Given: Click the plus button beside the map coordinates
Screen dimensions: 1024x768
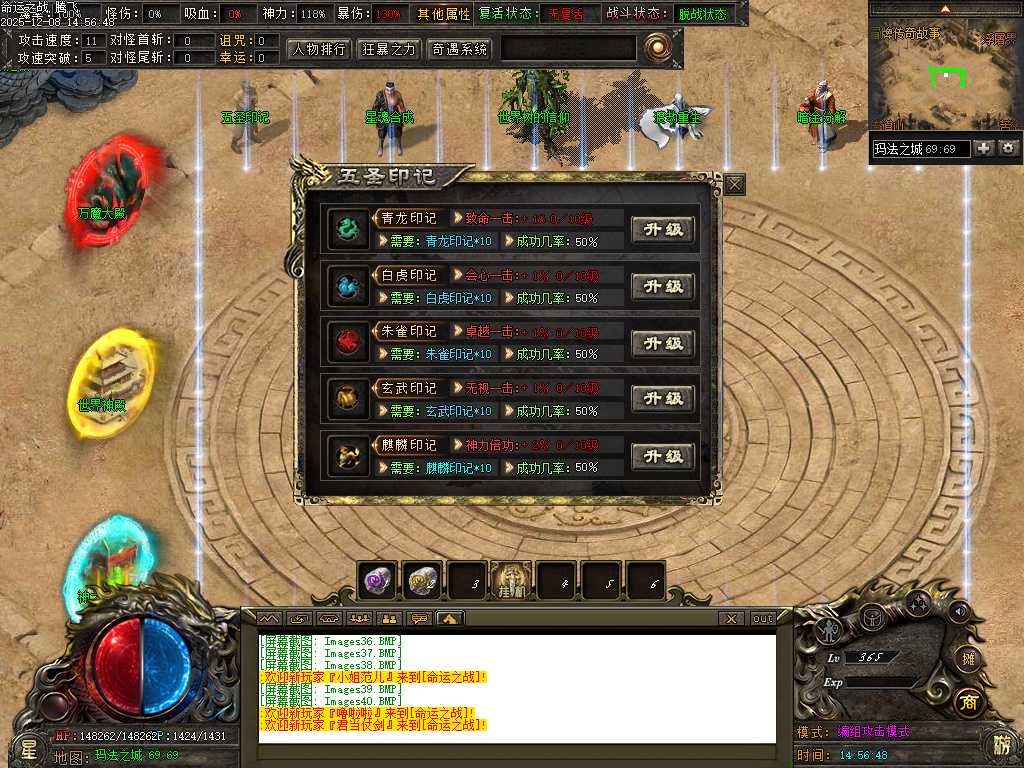Looking at the screenshot, I should pos(984,148).
